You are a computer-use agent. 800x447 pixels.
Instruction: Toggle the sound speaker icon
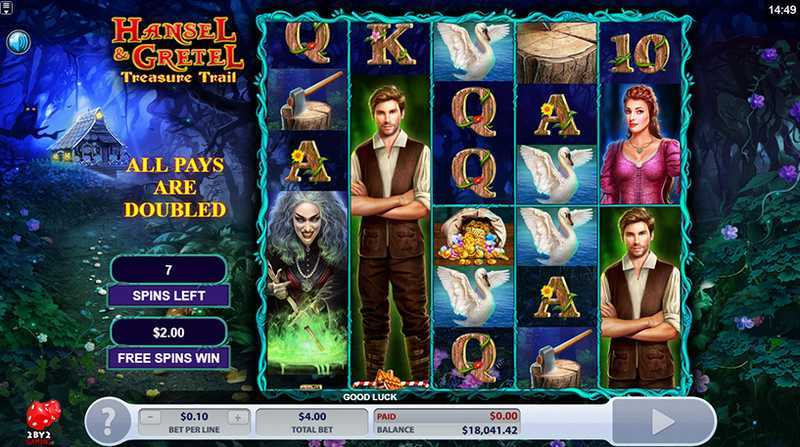tap(19, 42)
